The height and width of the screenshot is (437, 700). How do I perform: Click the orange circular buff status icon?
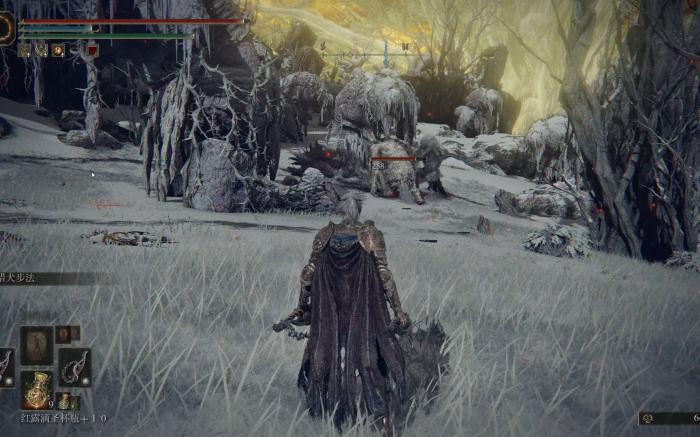57,50
